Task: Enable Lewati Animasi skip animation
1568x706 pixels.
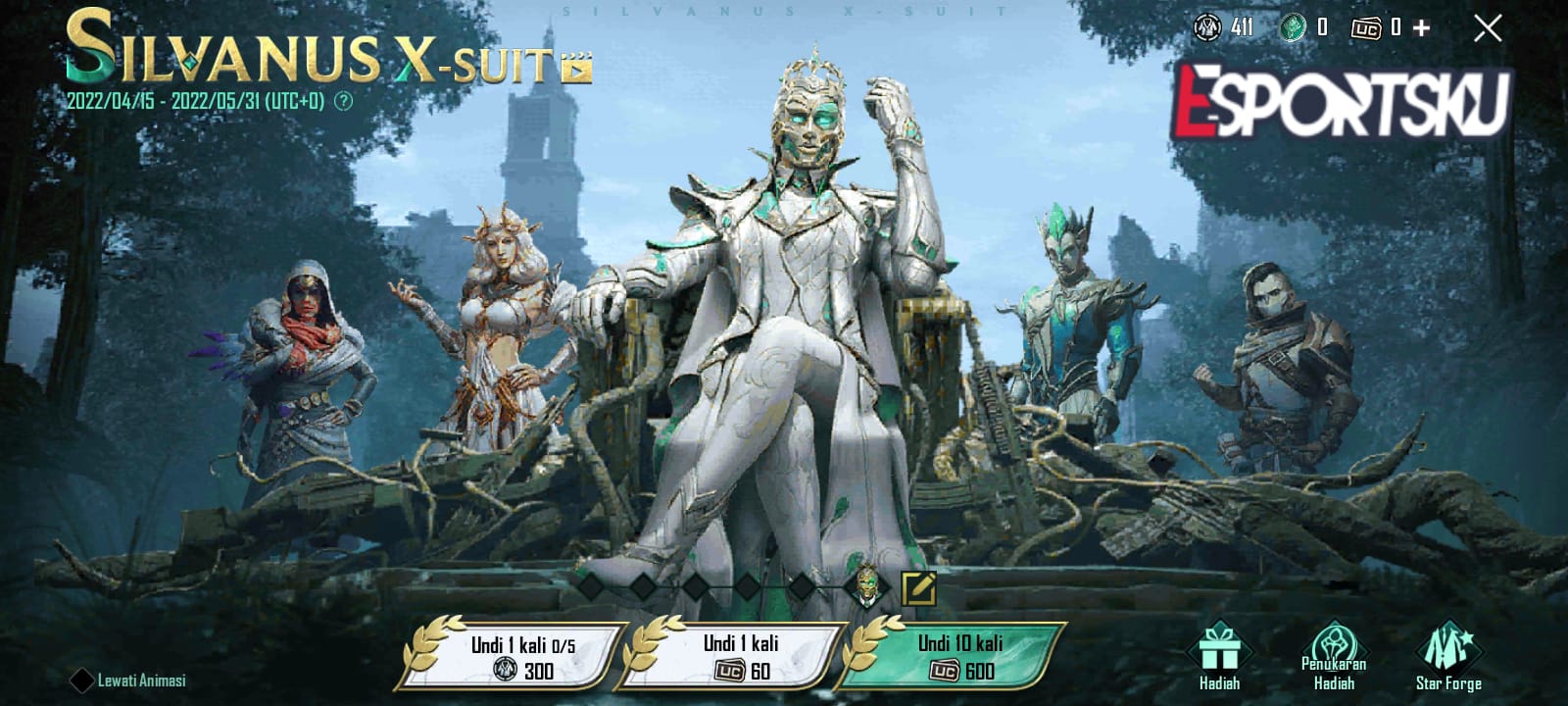Action: [x=83, y=677]
